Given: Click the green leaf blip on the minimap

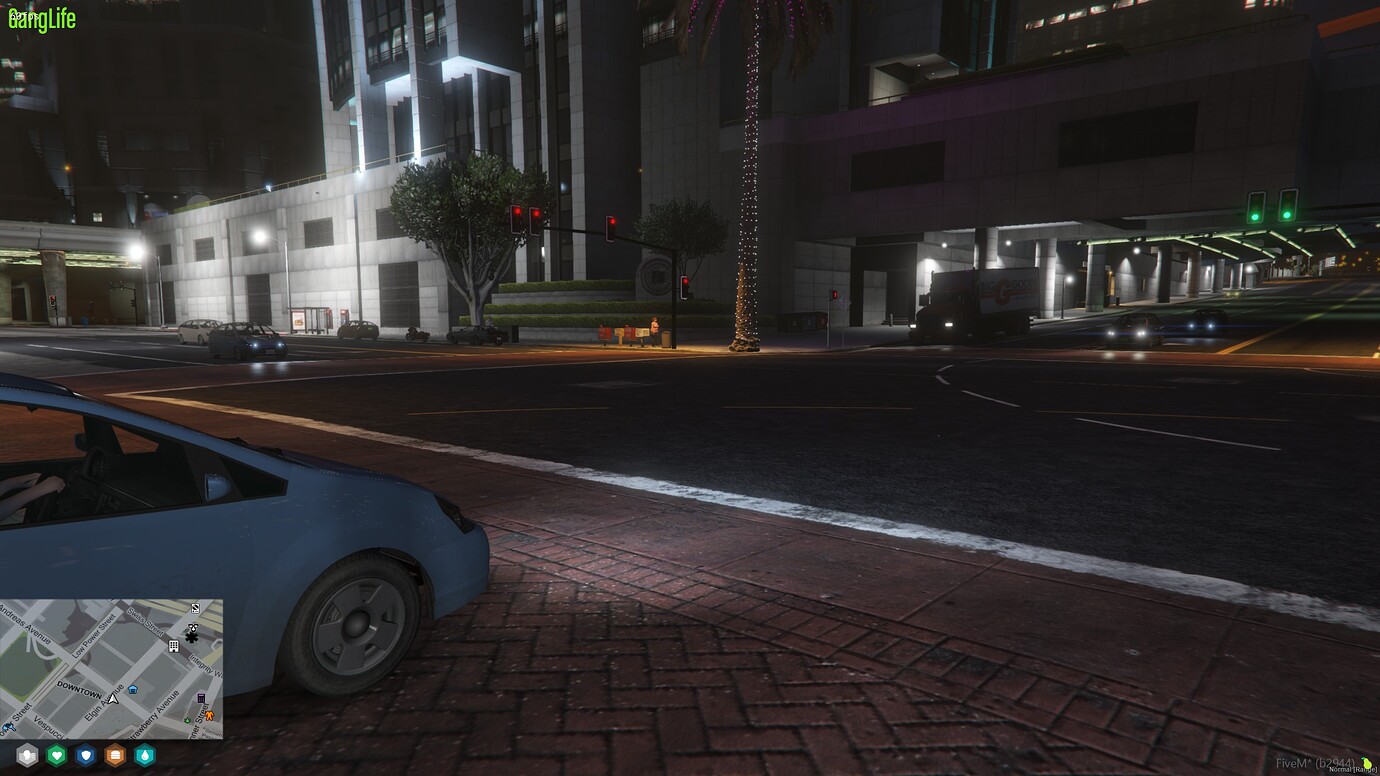Looking at the screenshot, I should [187, 721].
